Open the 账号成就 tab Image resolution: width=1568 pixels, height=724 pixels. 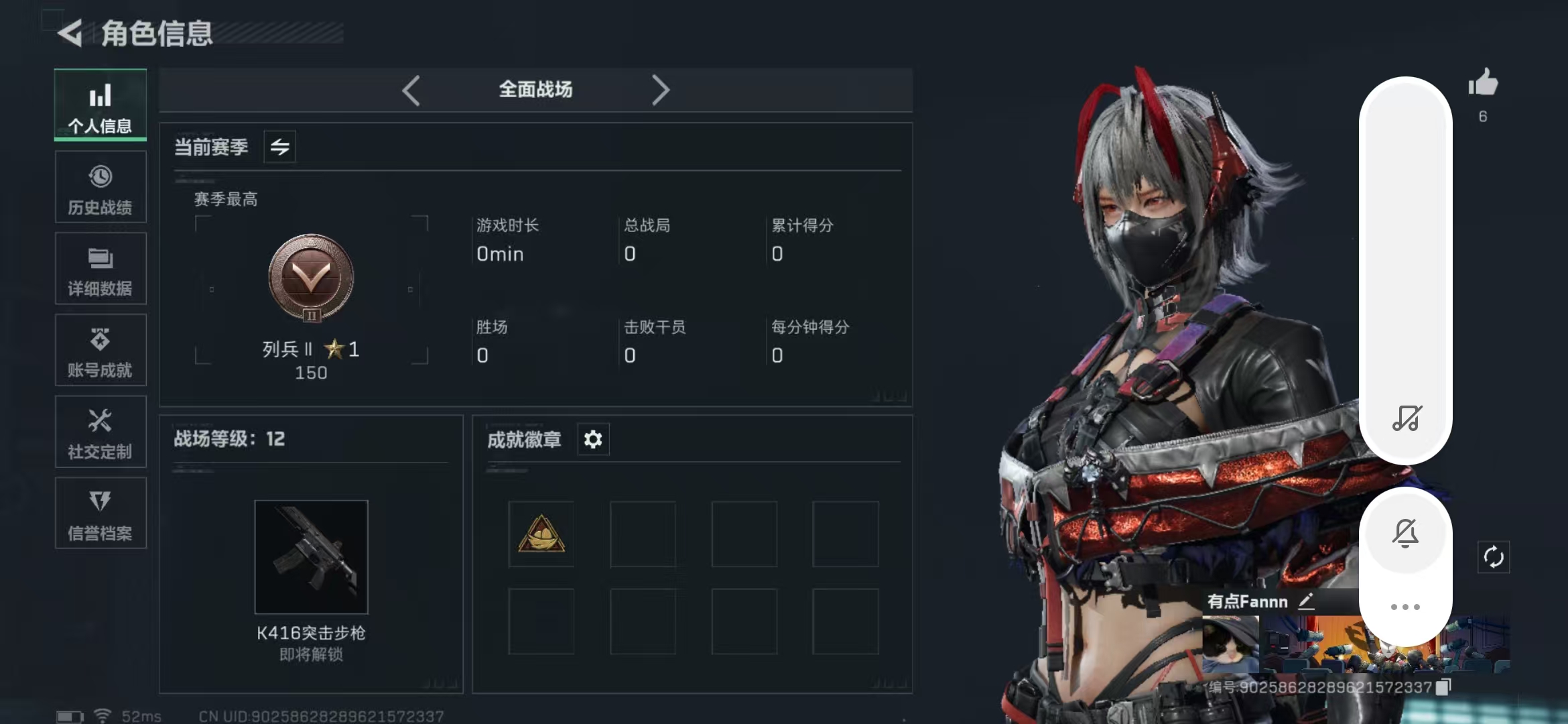coord(101,351)
